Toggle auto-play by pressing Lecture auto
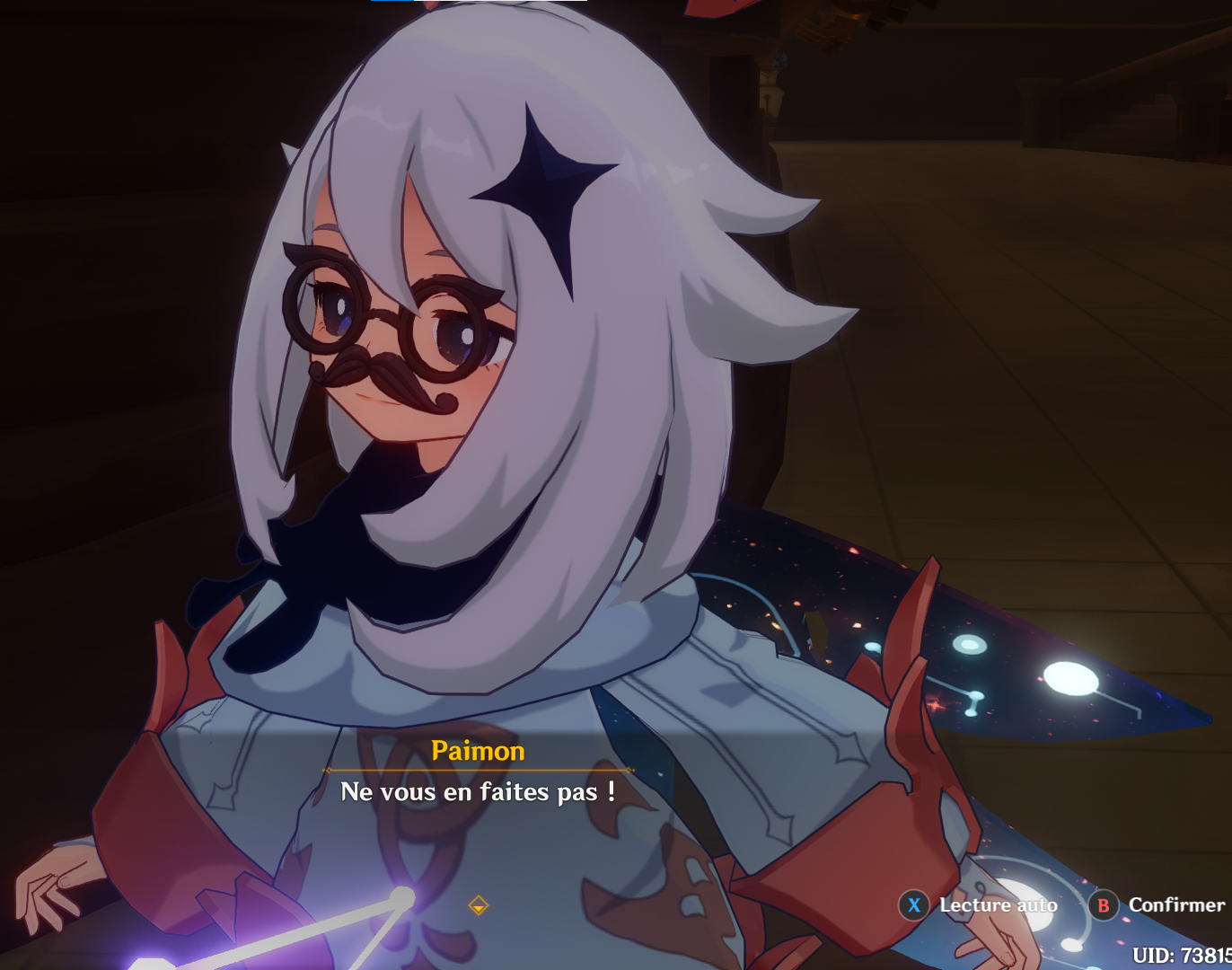Viewport: 1232px width, 970px height. 997,906
